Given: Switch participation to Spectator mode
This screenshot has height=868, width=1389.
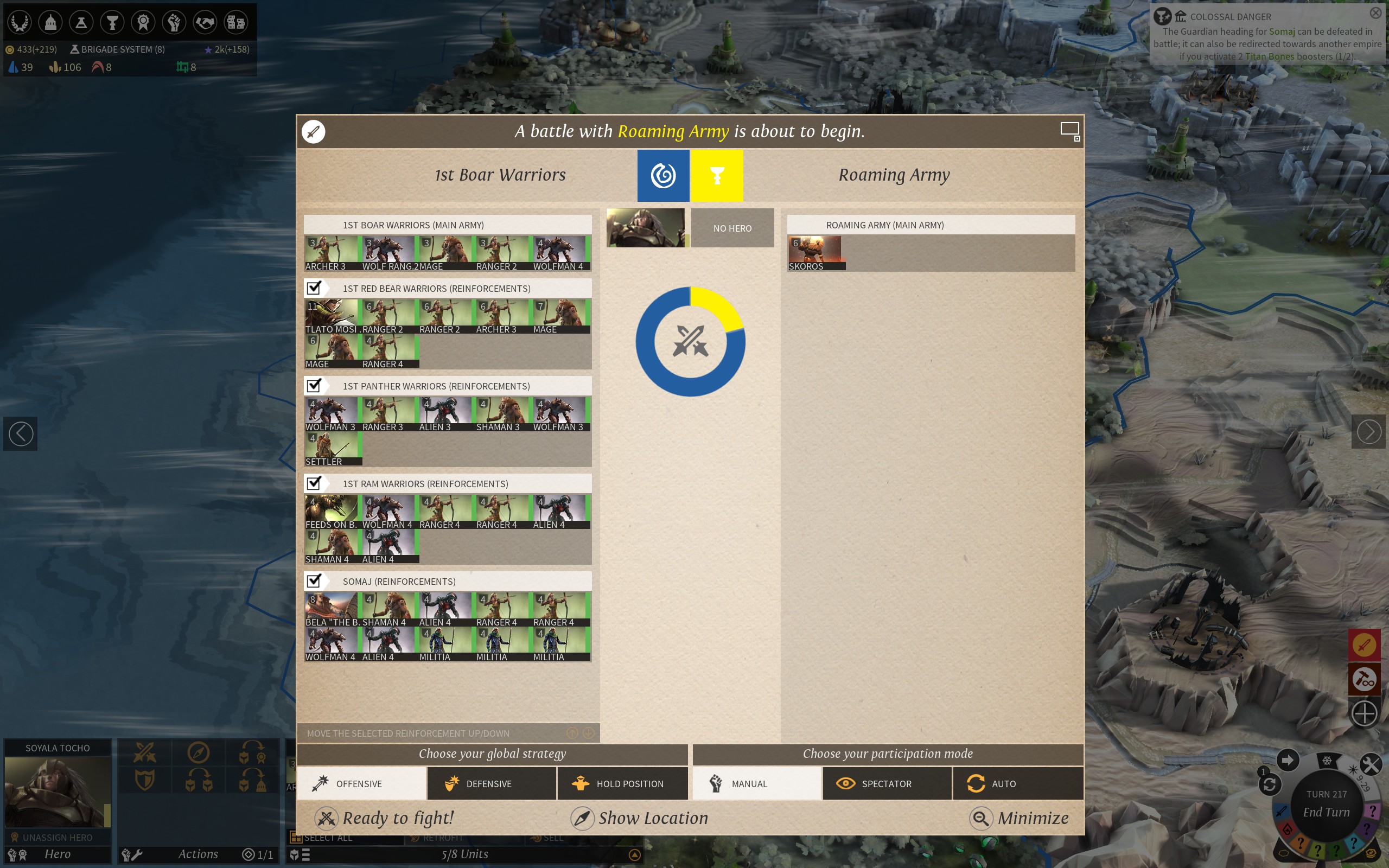Looking at the screenshot, I should (x=887, y=783).
